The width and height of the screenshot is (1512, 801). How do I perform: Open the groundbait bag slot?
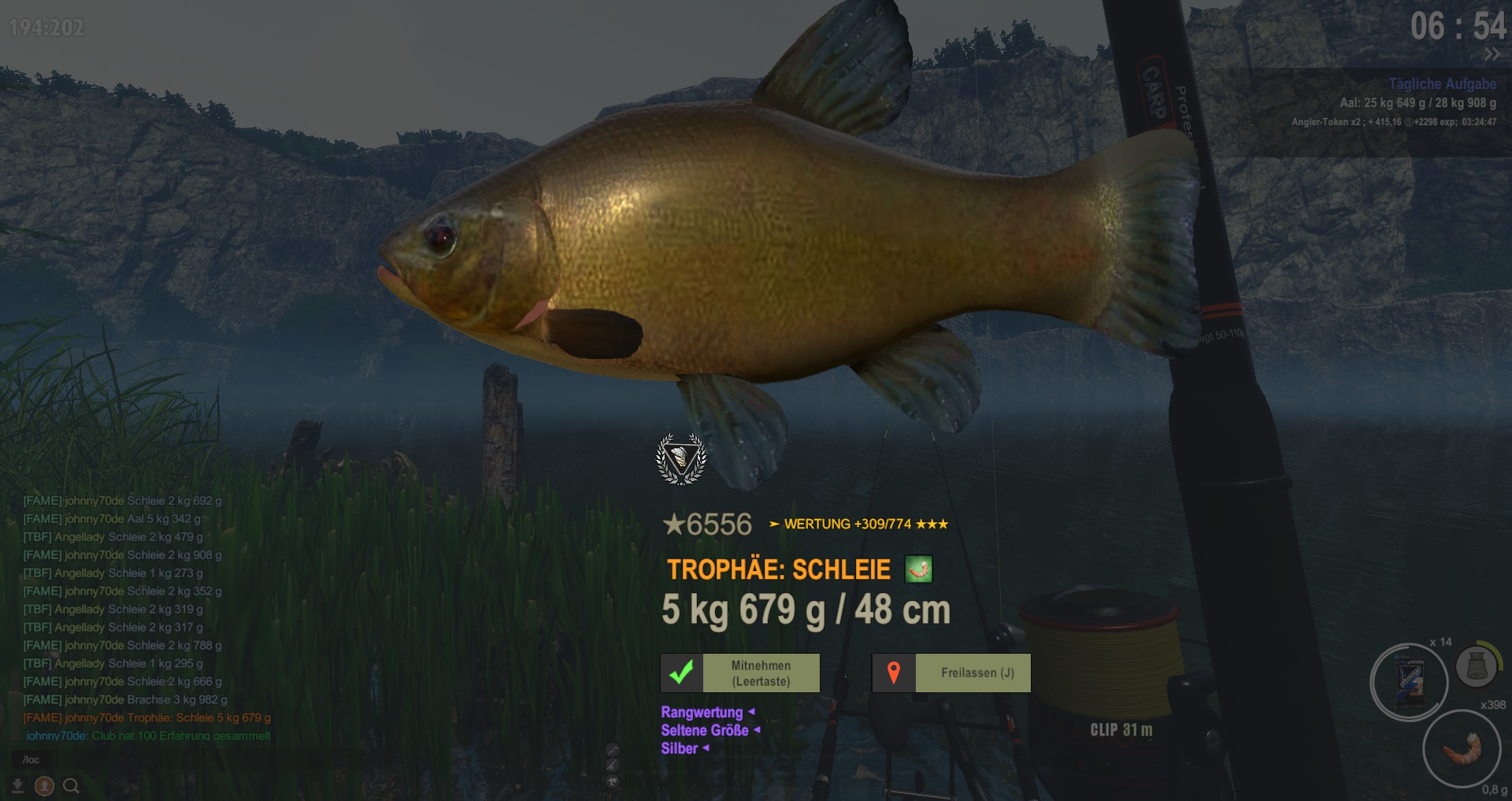tap(1409, 682)
